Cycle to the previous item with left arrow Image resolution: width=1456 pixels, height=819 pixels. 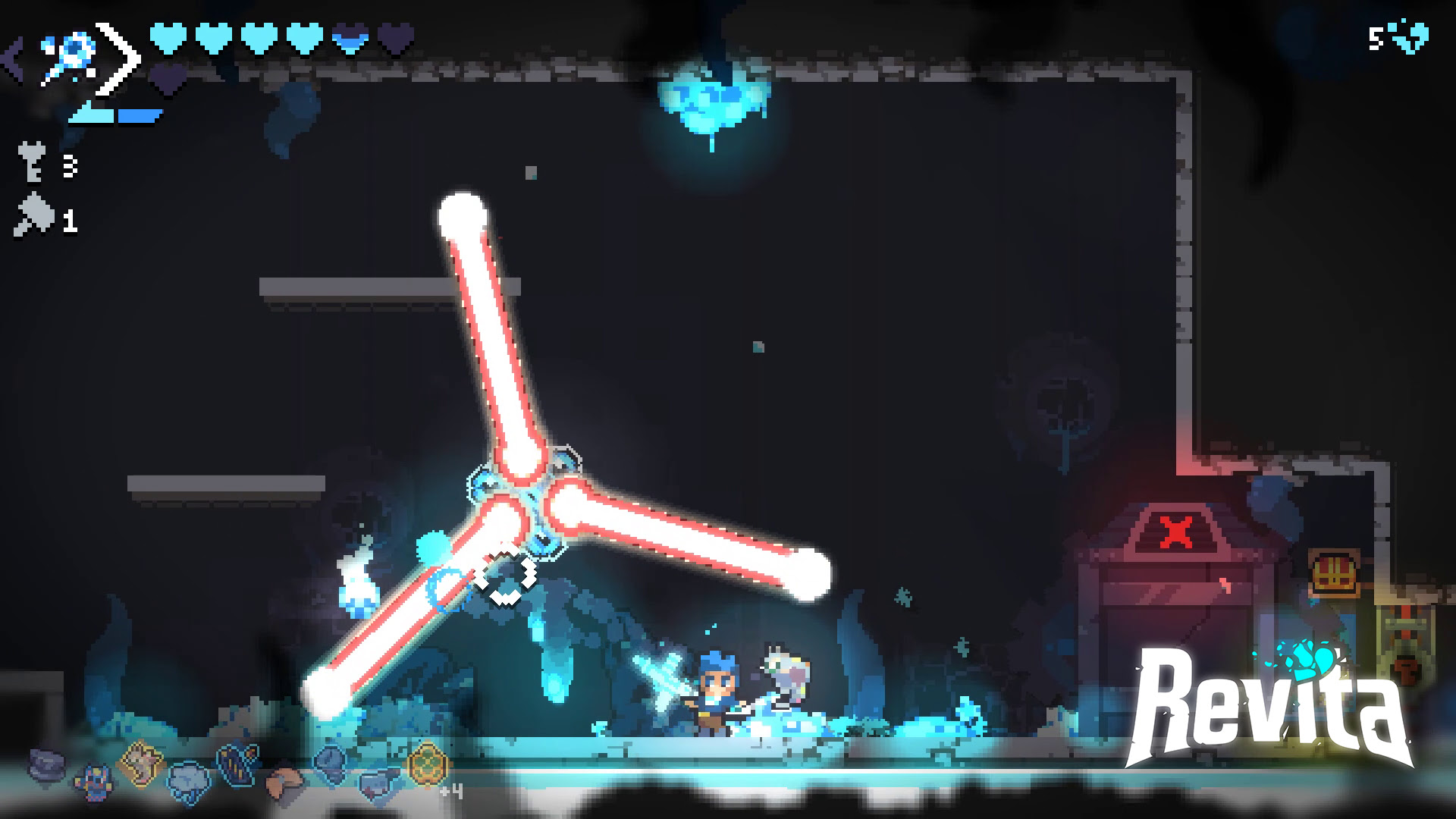point(13,59)
